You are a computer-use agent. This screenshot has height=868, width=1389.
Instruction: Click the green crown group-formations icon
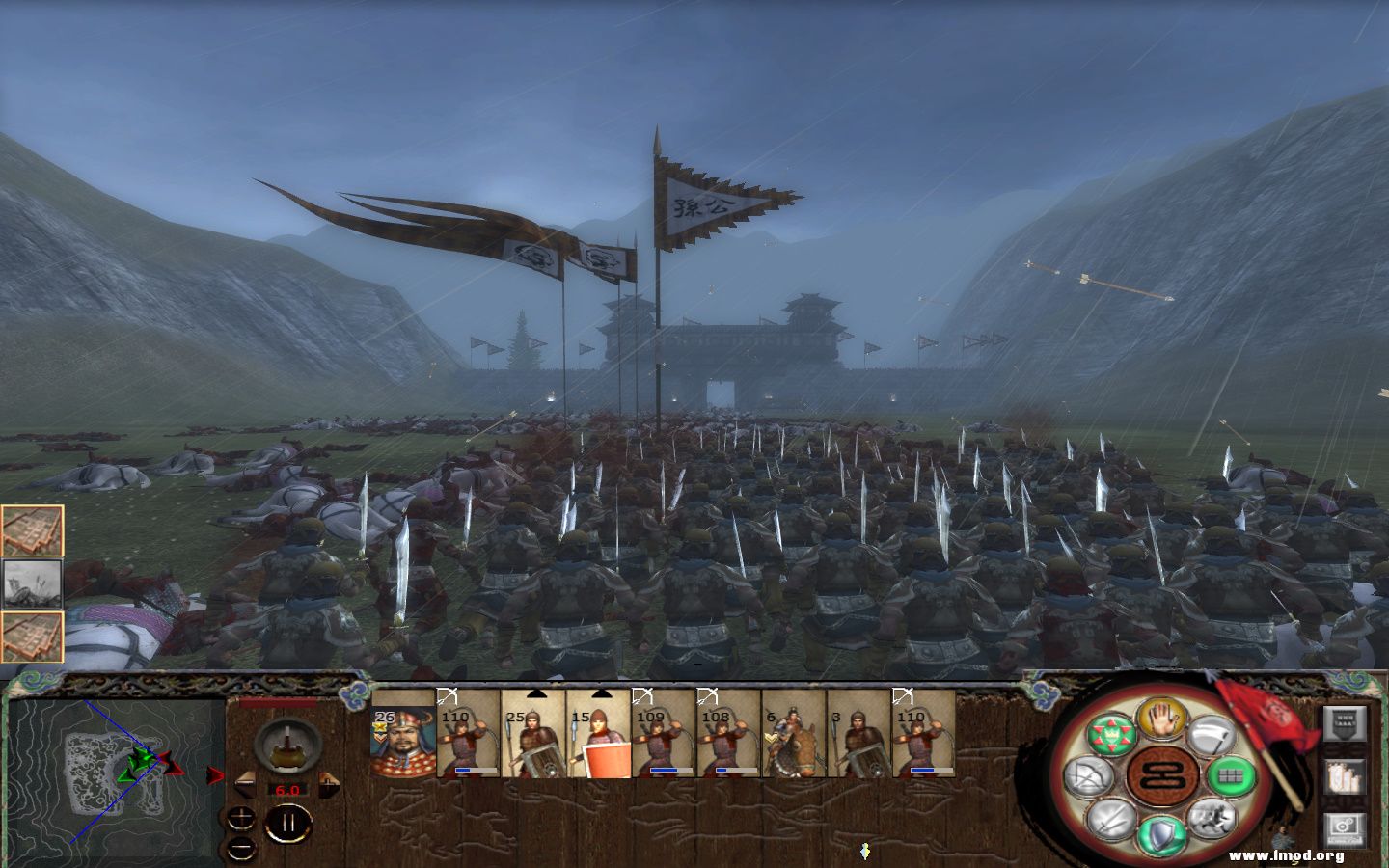click(x=1109, y=731)
